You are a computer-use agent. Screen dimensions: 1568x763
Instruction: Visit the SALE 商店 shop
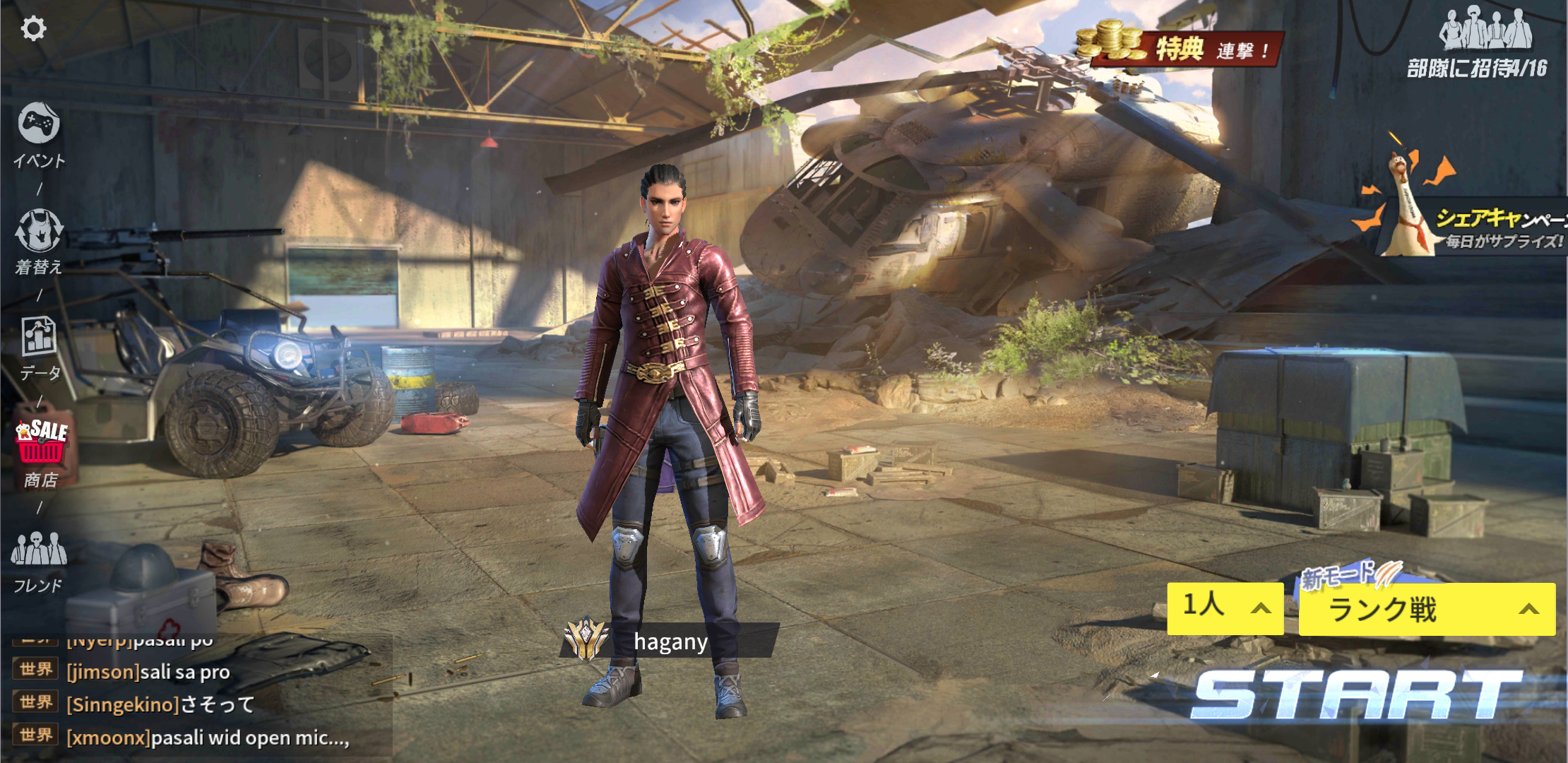pos(41,453)
